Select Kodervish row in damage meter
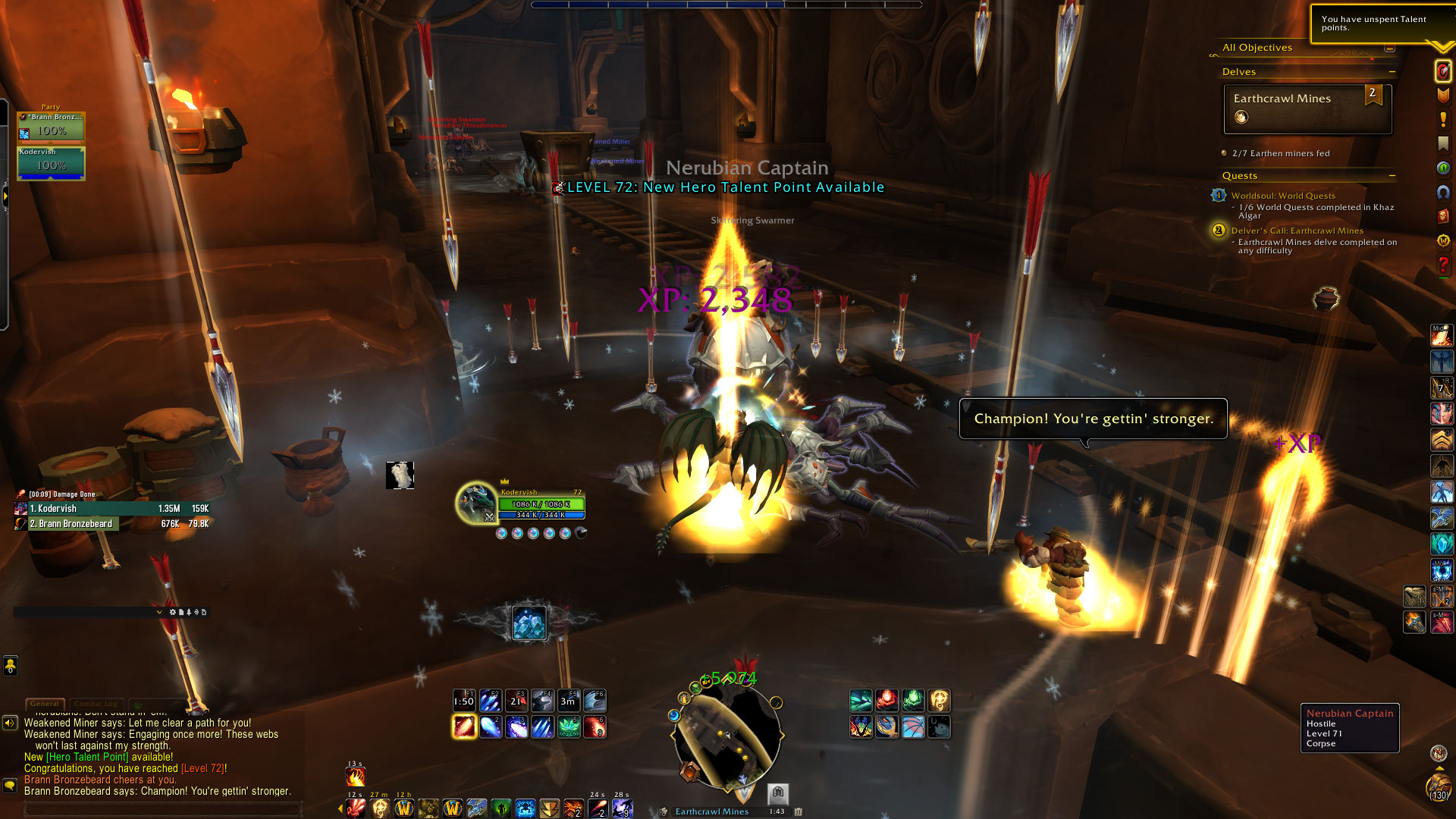The height and width of the screenshot is (819, 1456). [112, 509]
